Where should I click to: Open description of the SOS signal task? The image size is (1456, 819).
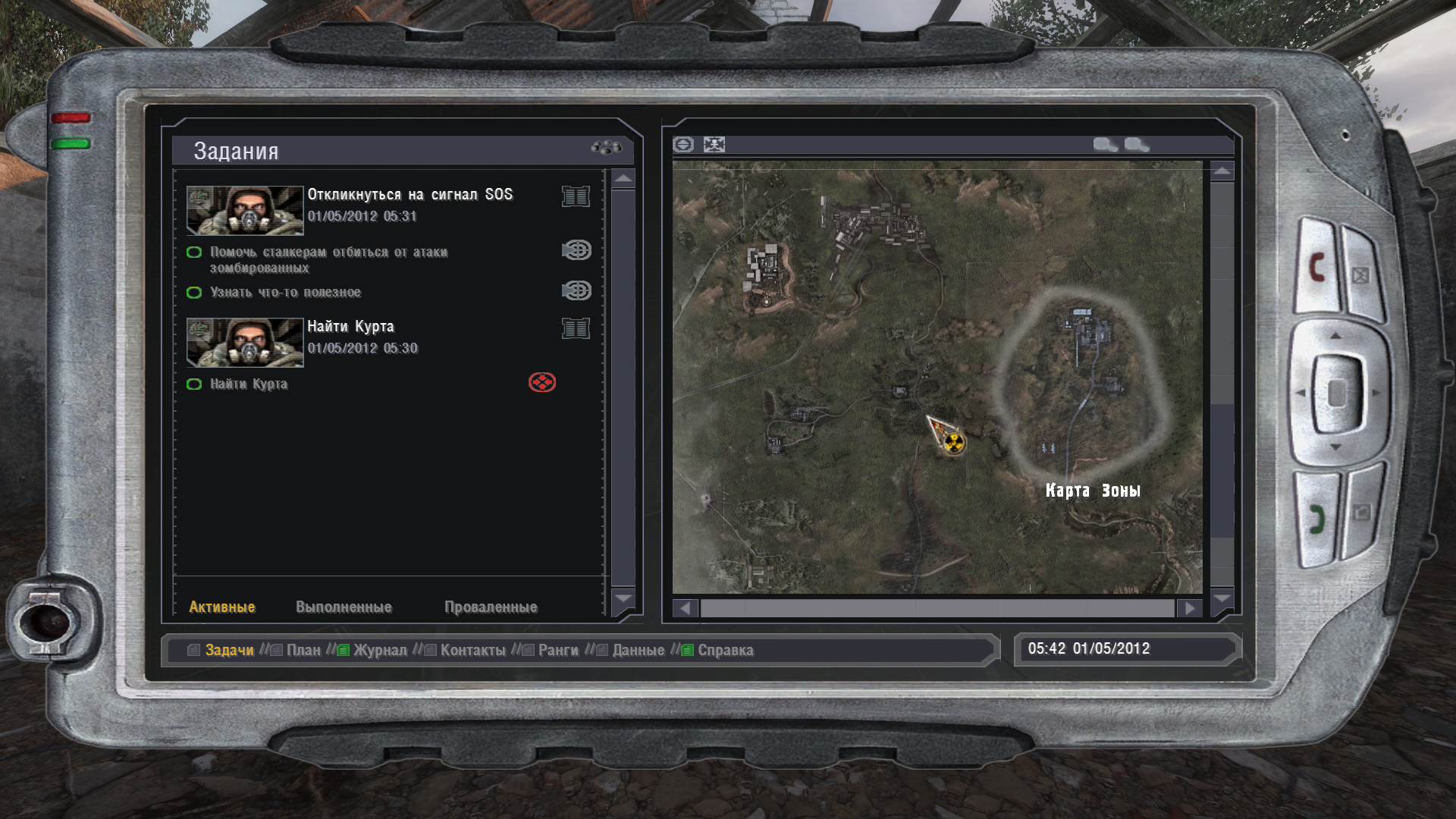click(576, 196)
